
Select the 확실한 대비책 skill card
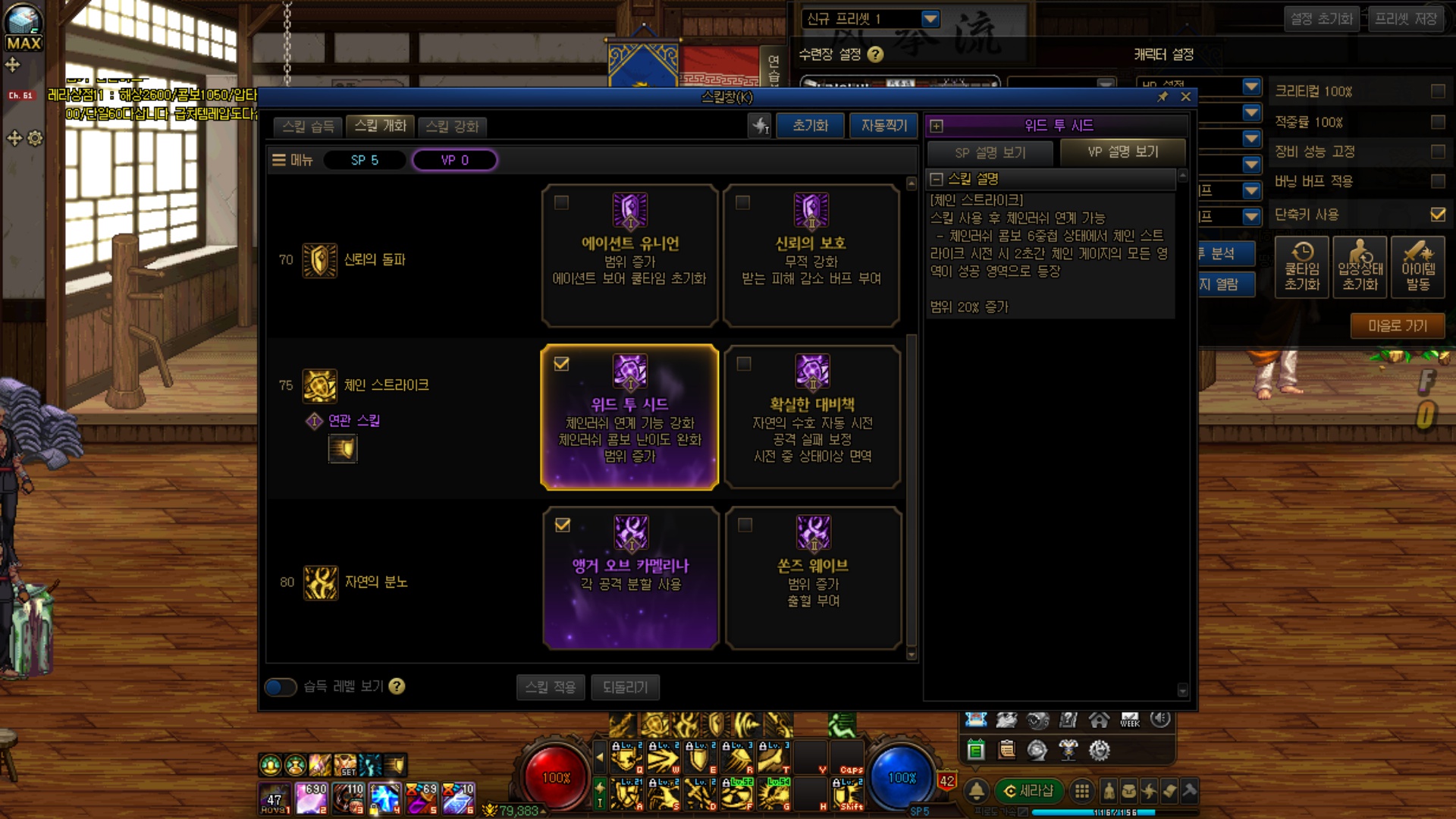click(812, 417)
